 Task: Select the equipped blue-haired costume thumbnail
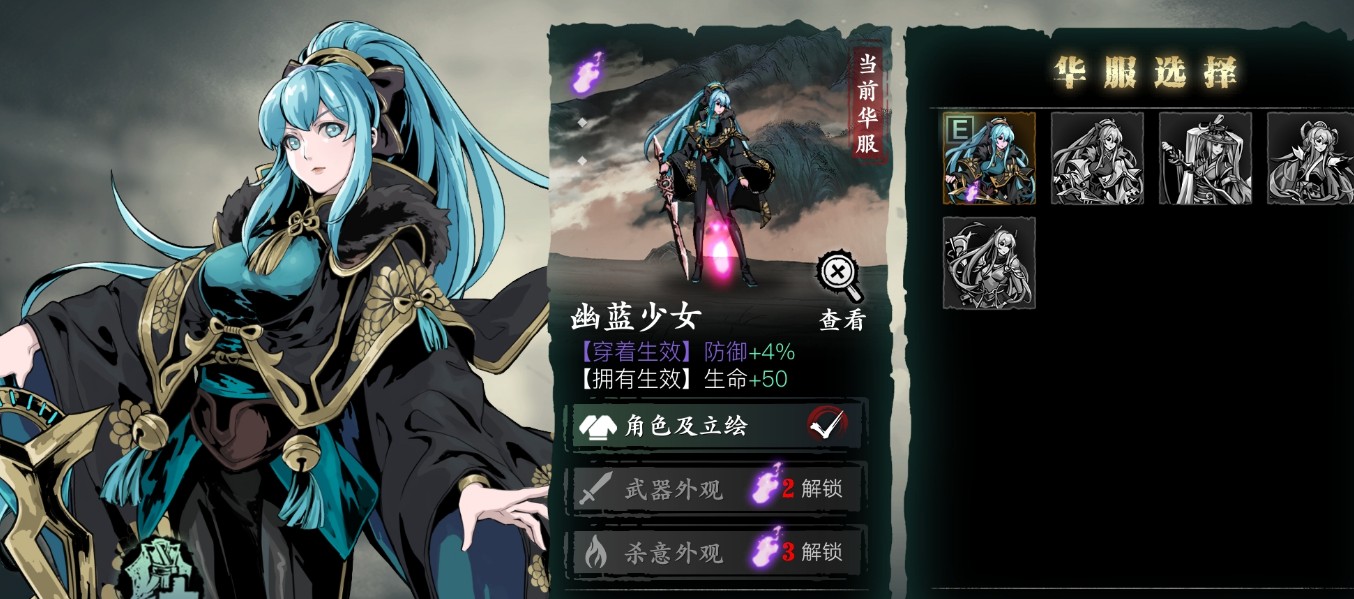coord(989,158)
